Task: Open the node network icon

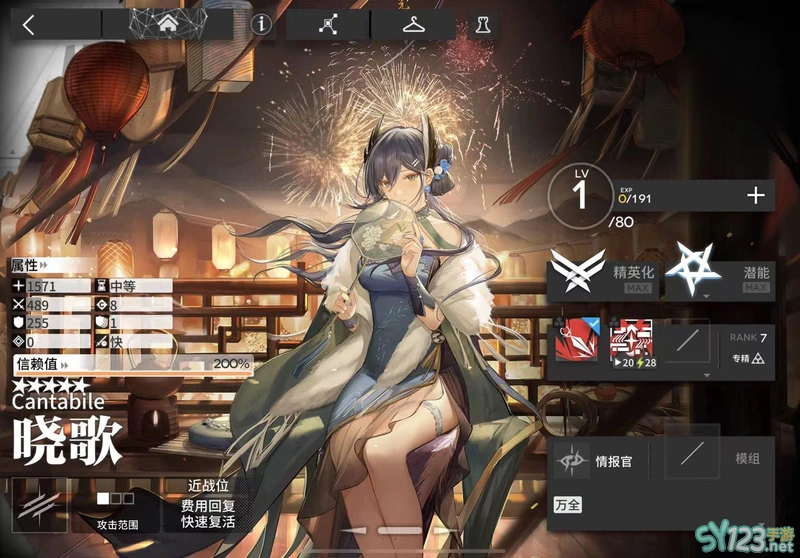Action: pyautogui.click(x=327, y=25)
